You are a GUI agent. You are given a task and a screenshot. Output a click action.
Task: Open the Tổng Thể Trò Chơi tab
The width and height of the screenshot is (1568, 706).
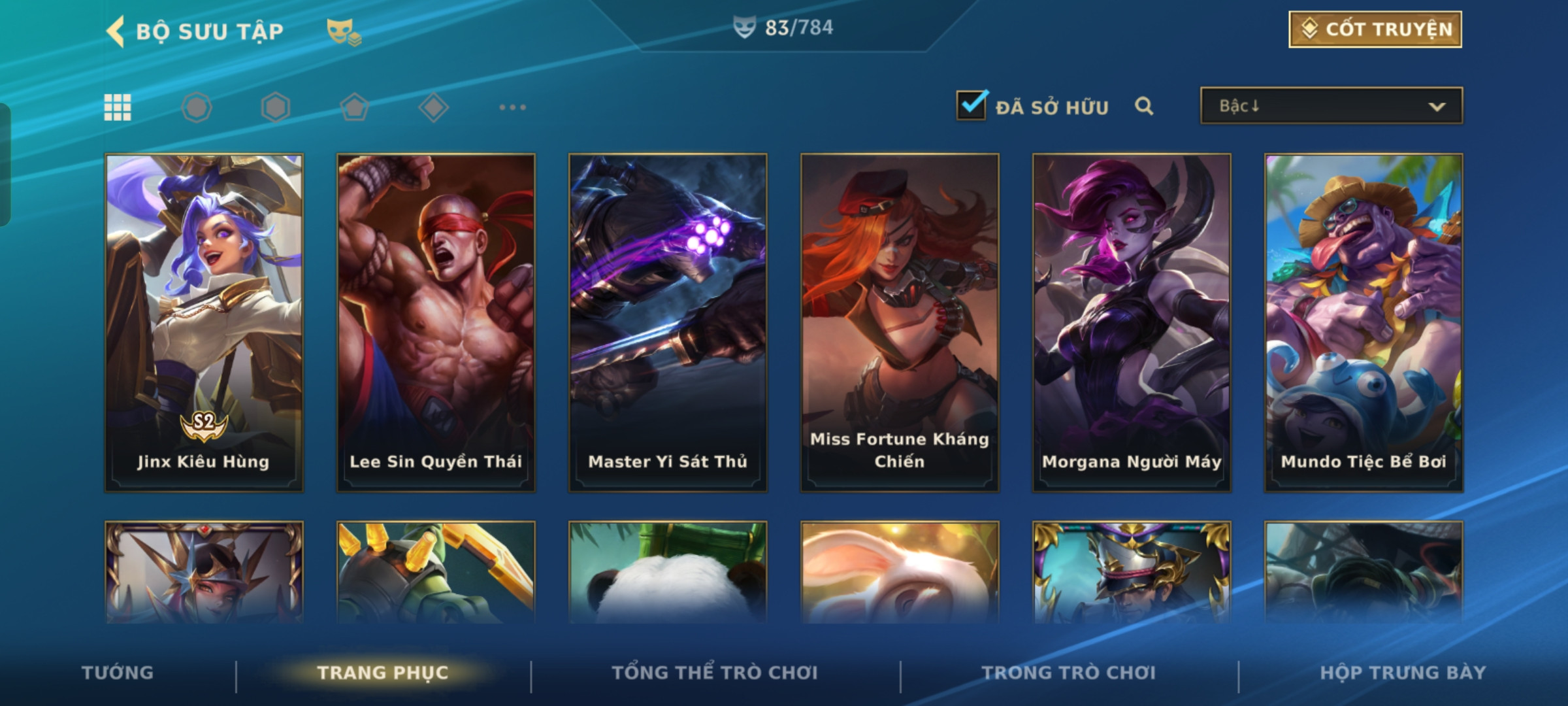pyautogui.click(x=715, y=673)
